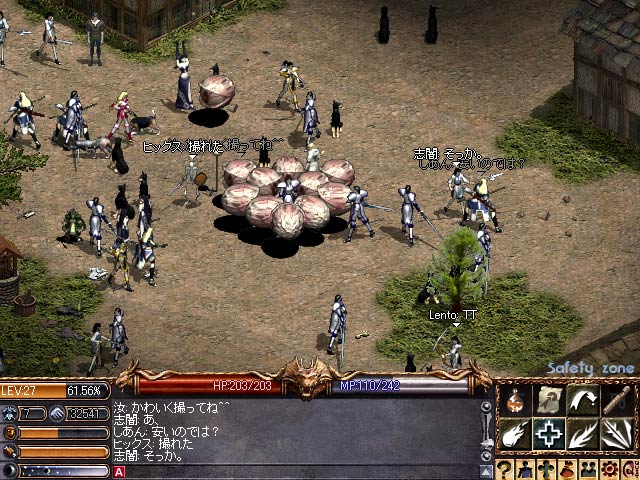The image size is (640, 480).
Task: Cast the white flame streak spell
Action: click(582, 435)
